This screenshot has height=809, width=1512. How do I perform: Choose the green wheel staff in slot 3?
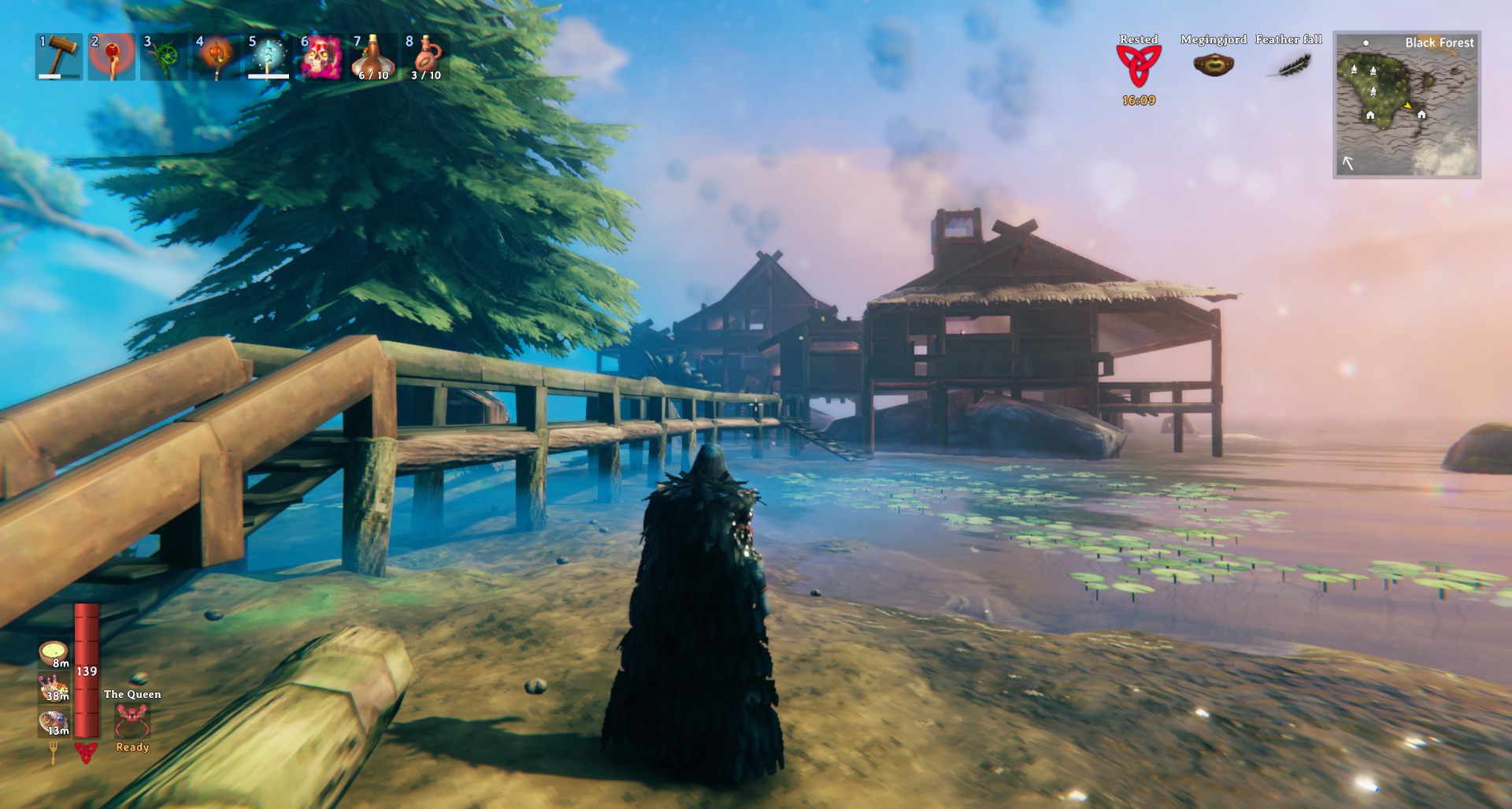(164, 57)
